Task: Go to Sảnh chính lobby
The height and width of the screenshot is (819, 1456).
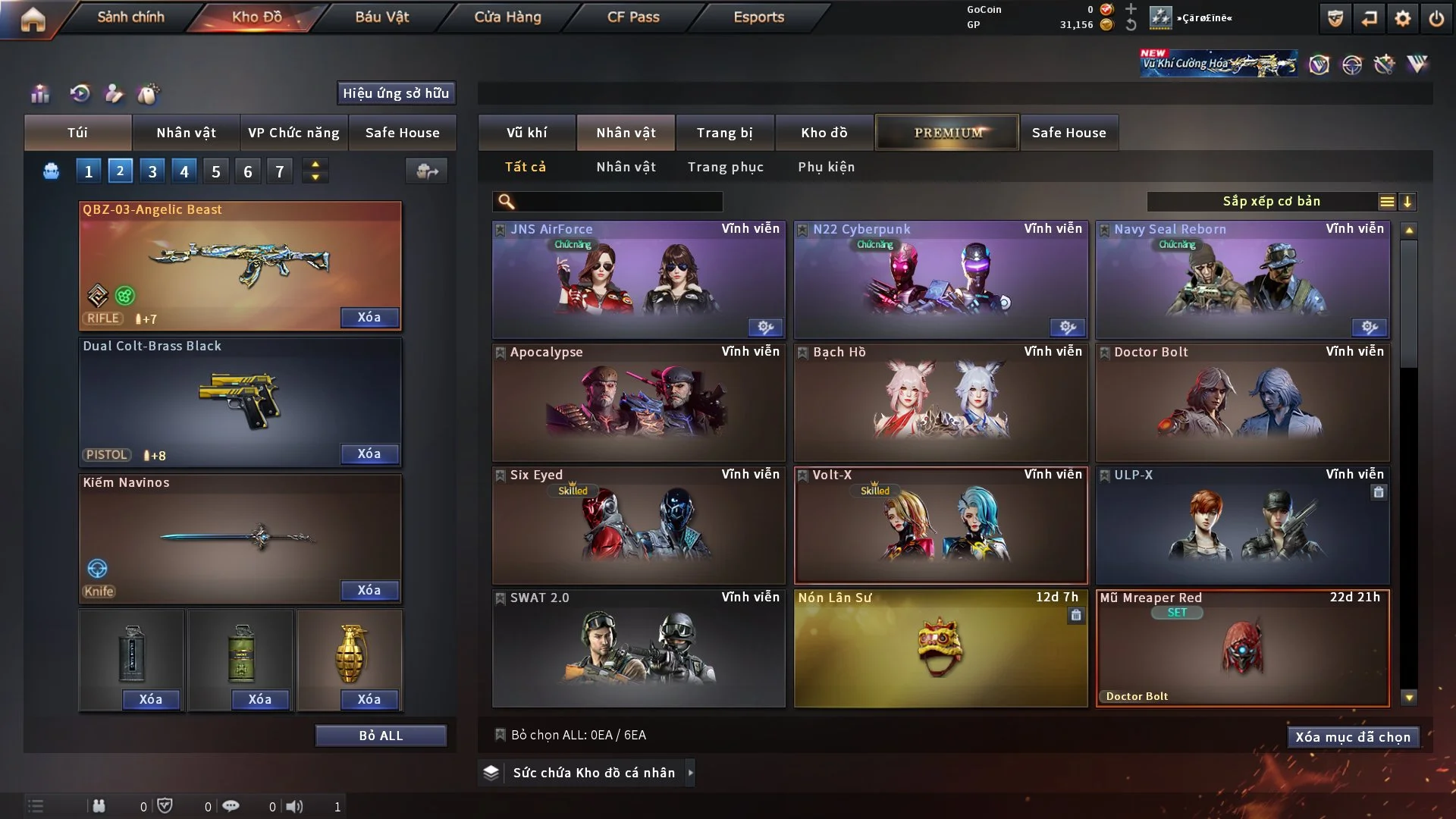Action: coord(130,17)
